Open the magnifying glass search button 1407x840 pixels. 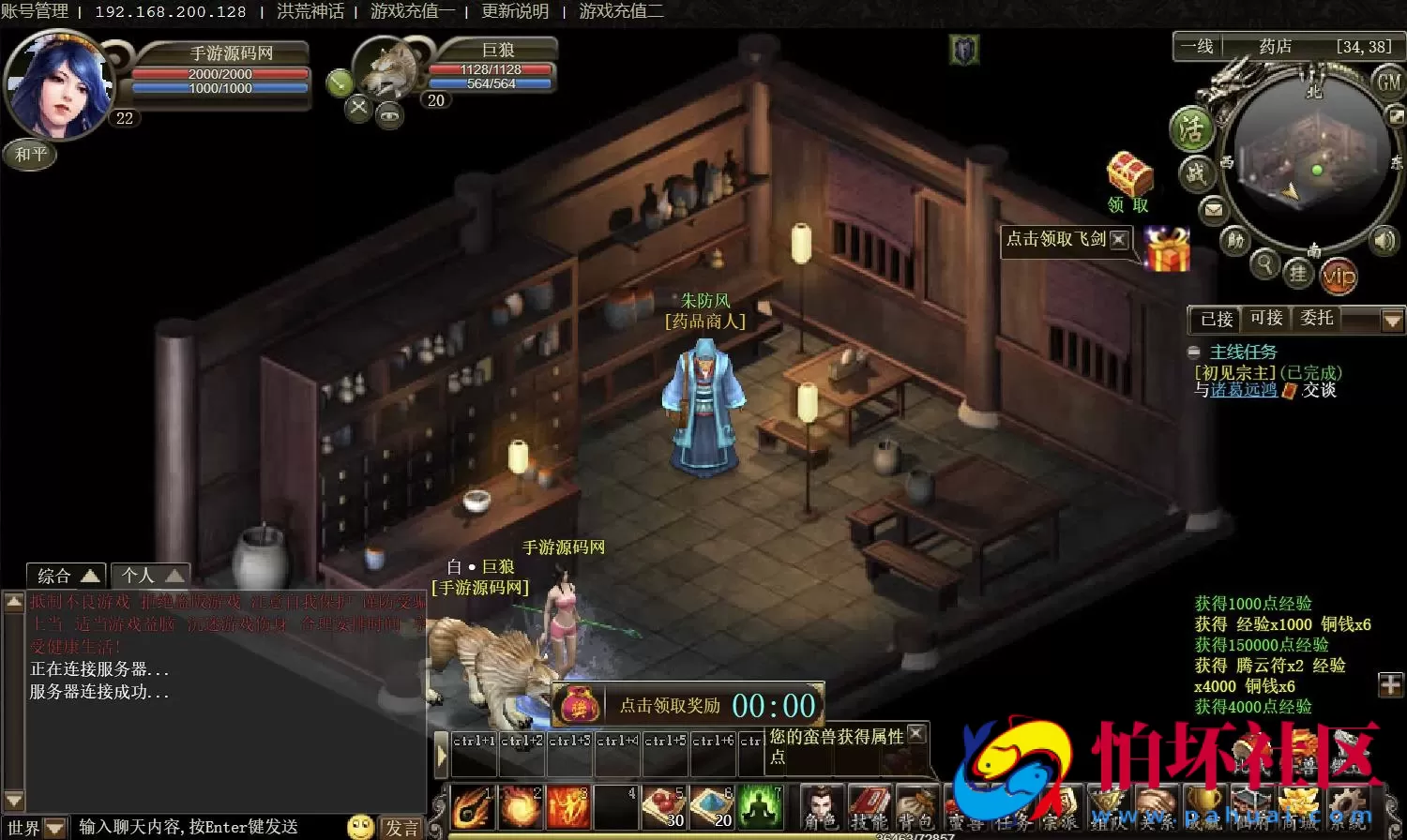(1264, 264)
